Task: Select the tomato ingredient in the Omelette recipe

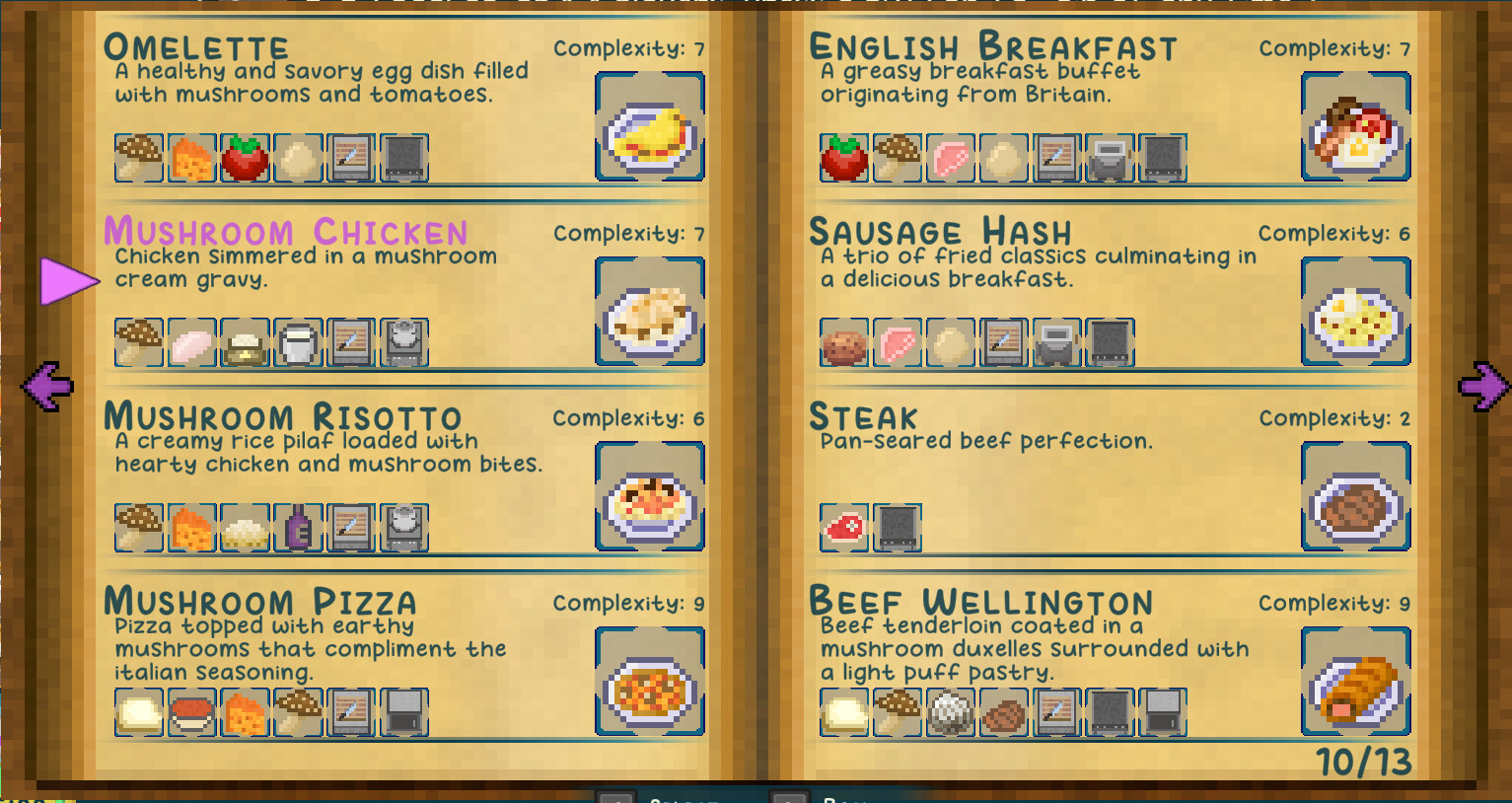Action: point(246,158)
